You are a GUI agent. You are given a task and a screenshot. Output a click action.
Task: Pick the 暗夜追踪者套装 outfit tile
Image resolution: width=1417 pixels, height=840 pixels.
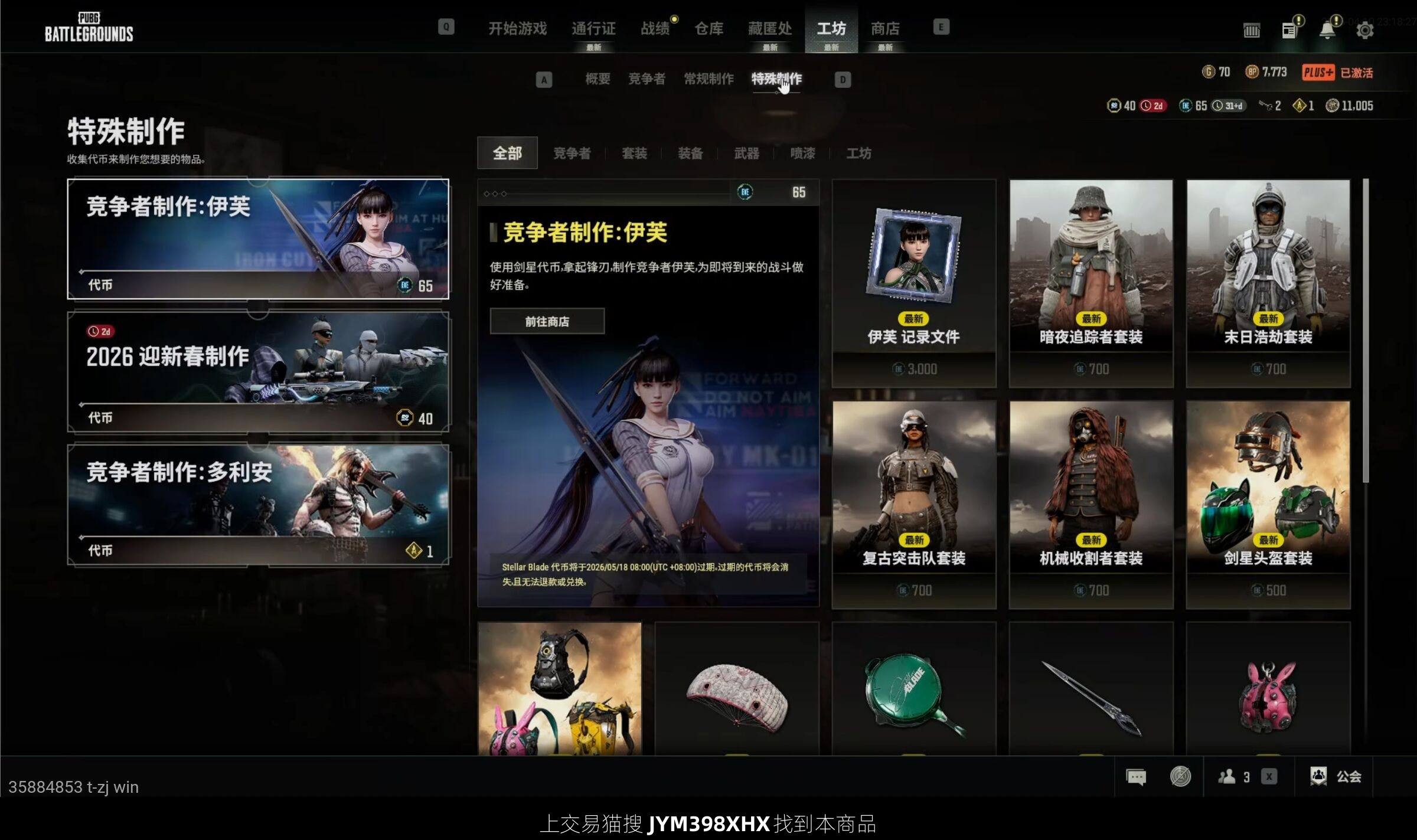coord(1090,283)
